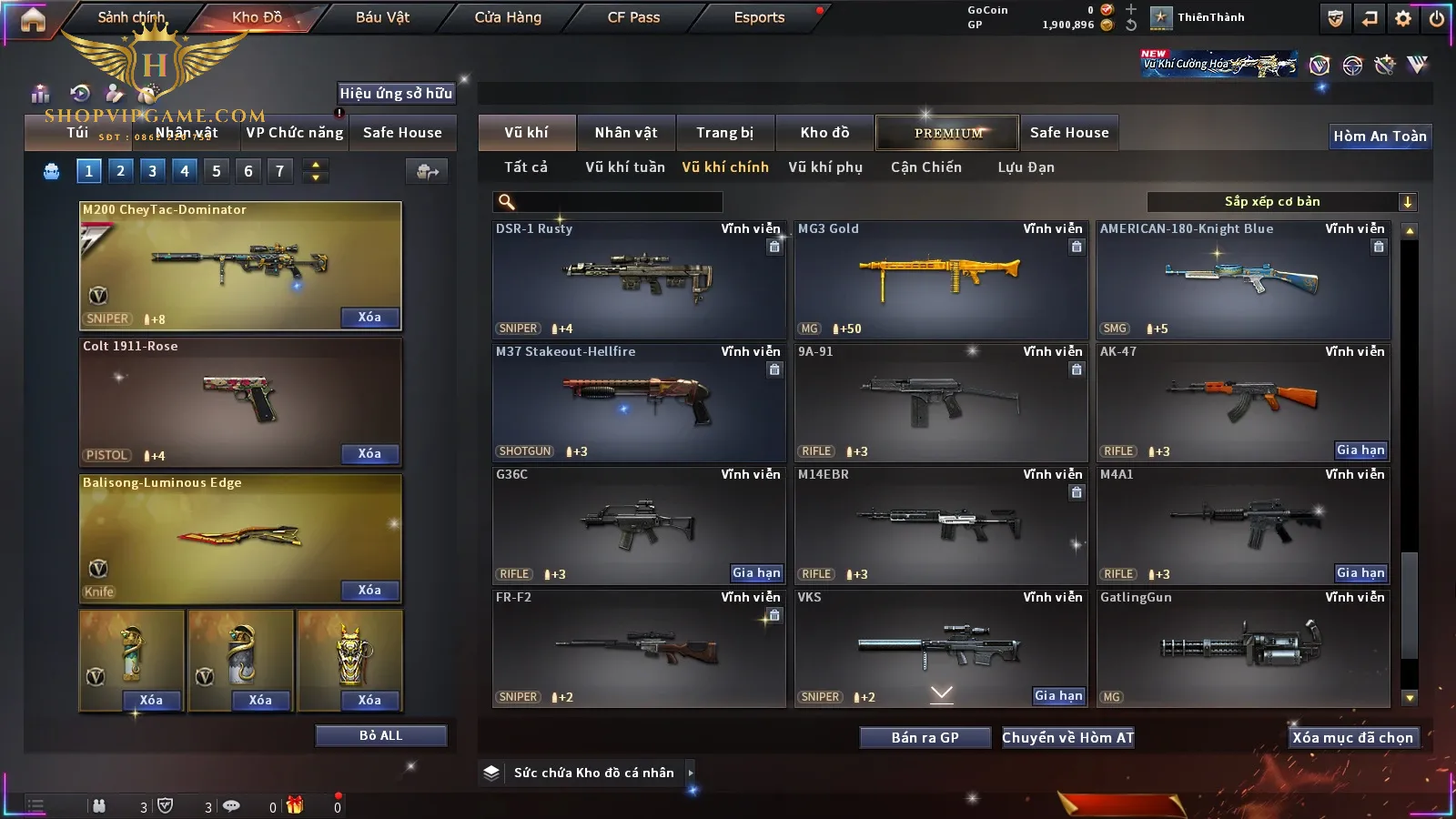Filter by Vũ khí phụ
Viewport: 1456px width, 819px height.
[824, 167]
